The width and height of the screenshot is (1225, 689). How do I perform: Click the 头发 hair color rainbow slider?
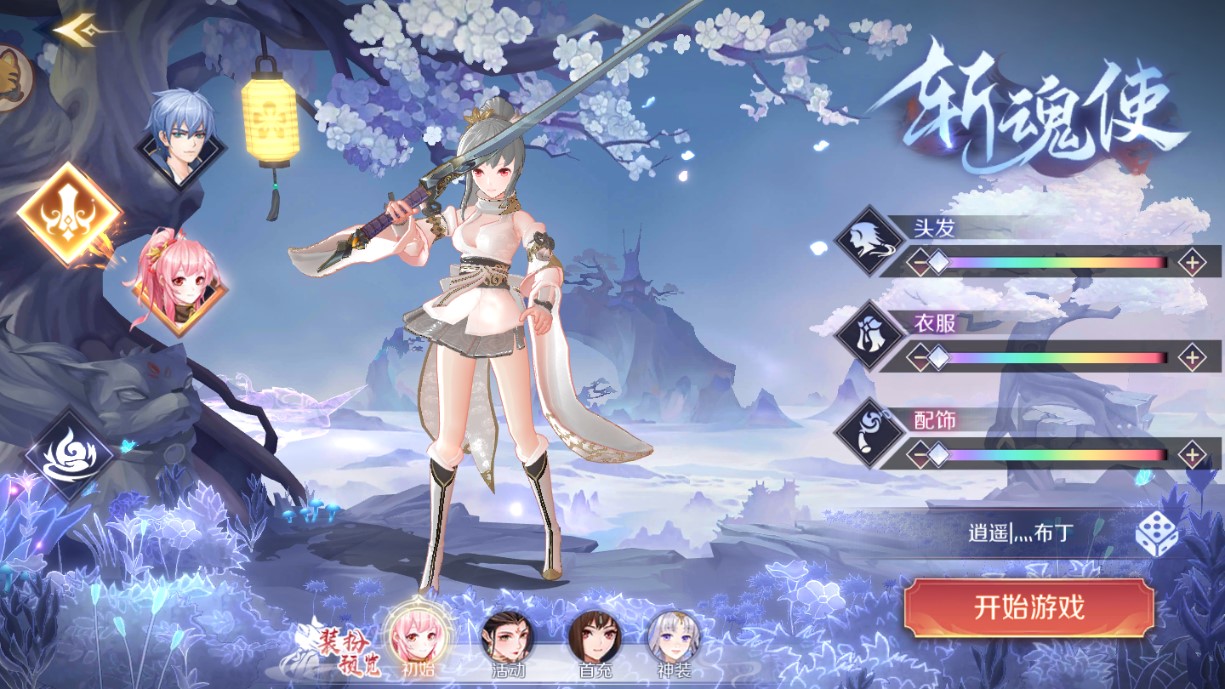tap(1055, 263)
